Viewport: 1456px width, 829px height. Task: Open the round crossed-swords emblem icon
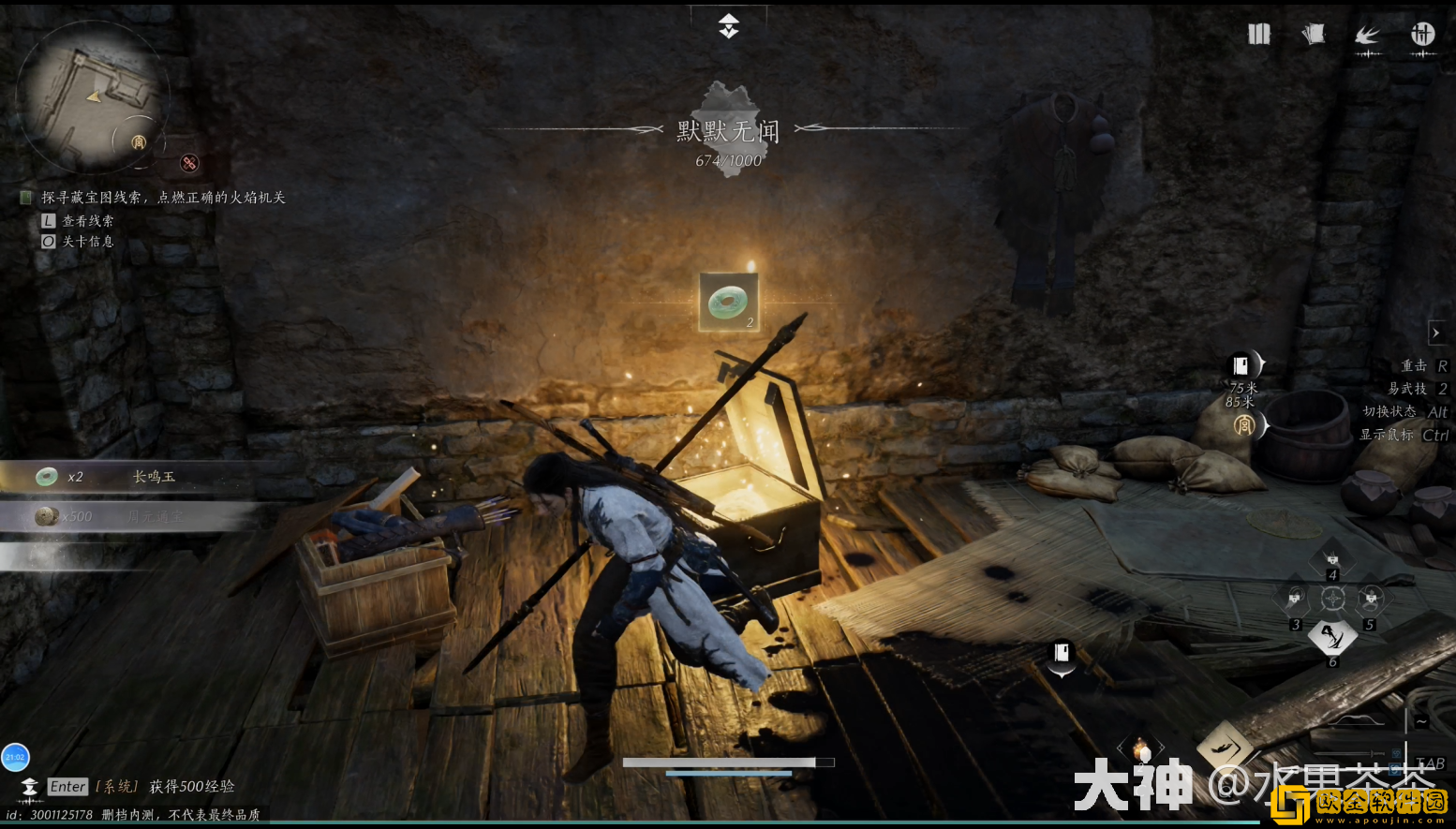(x=1422, y=35)
